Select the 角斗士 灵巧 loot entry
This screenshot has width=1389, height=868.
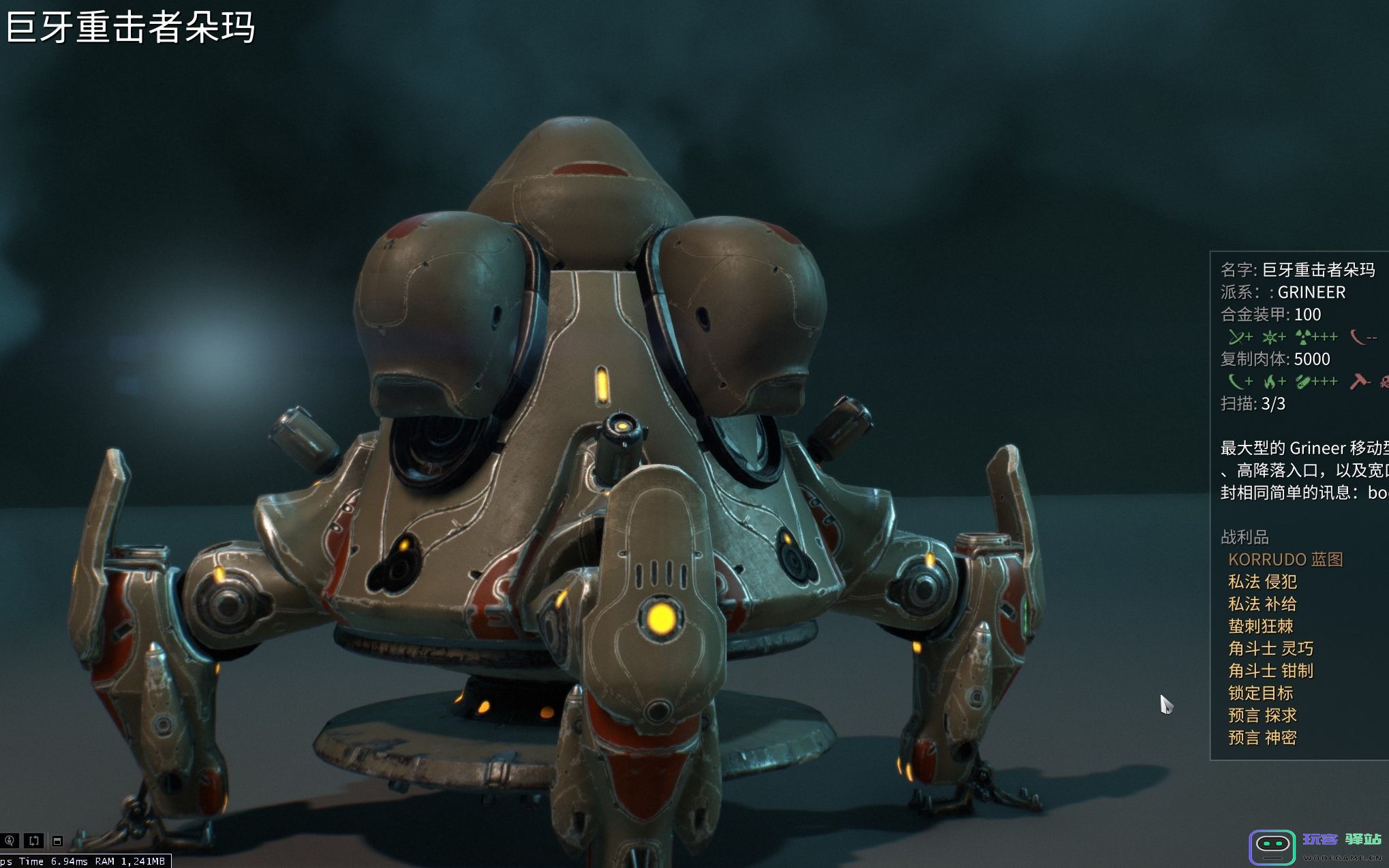(1270, 649)
